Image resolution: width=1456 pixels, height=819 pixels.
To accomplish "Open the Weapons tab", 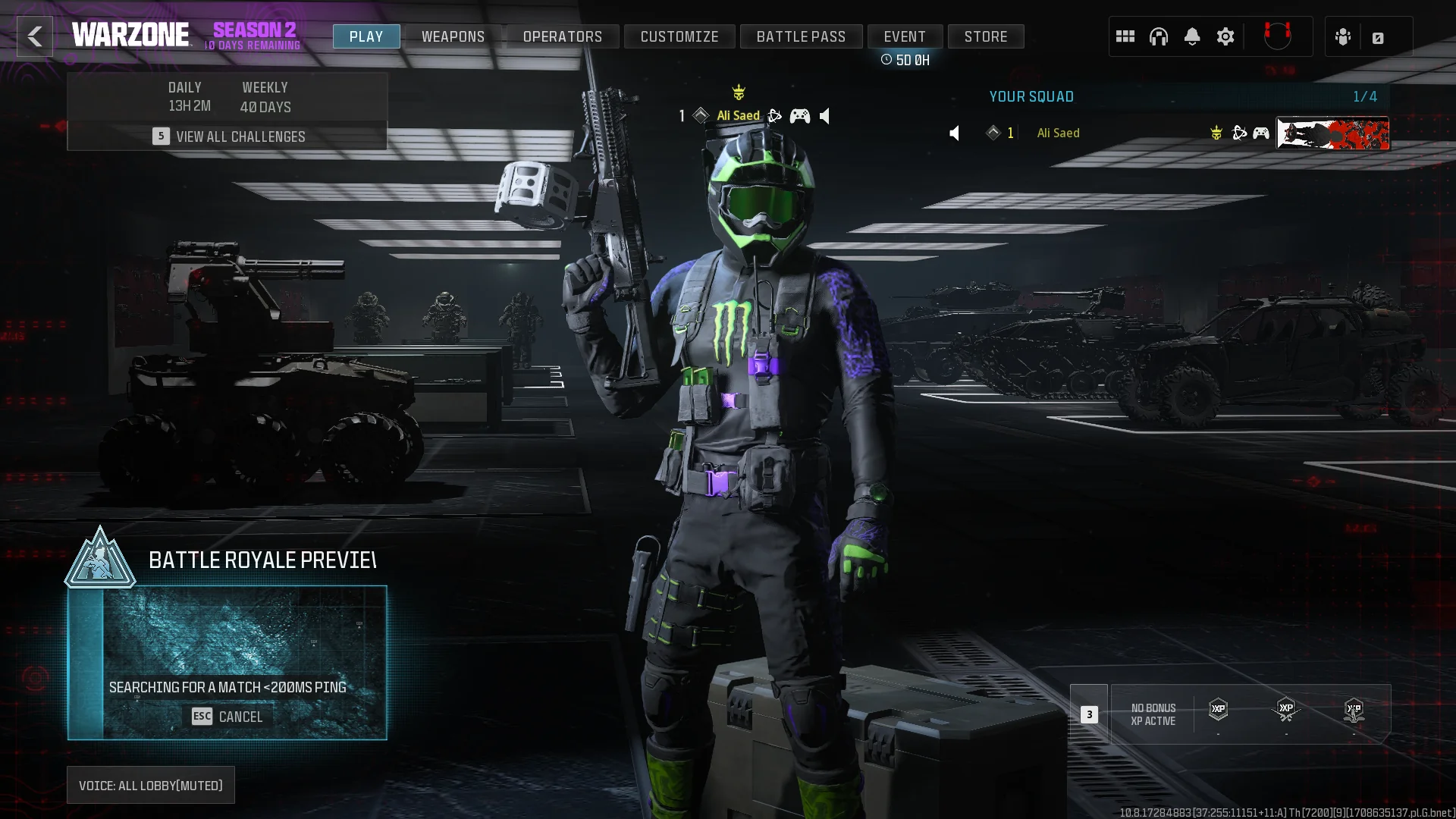I will coord(453,36).
